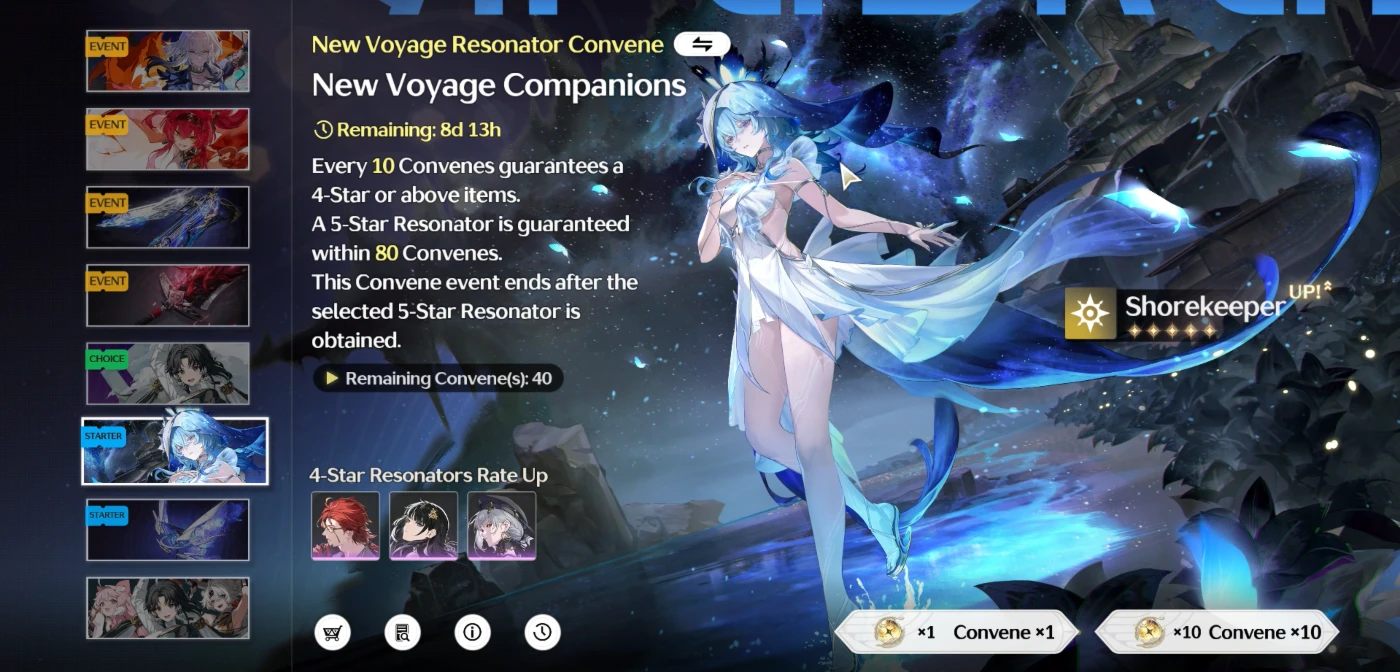Open the shopping cart store icon
This screenshot has width=1400, height=672.
pos(332,632)
